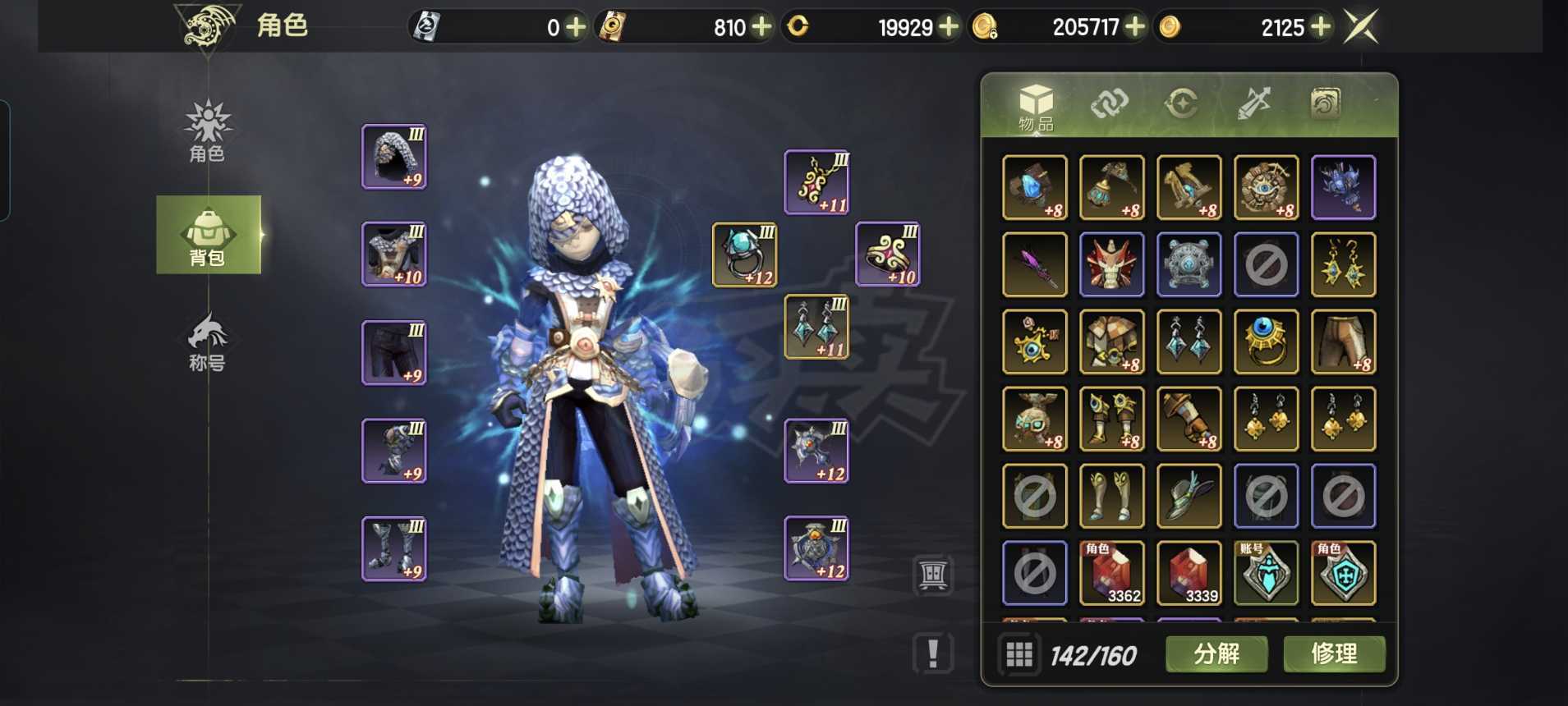
Task: Choose the red crystal stack of 3339
Action: tap(1189, 573)
